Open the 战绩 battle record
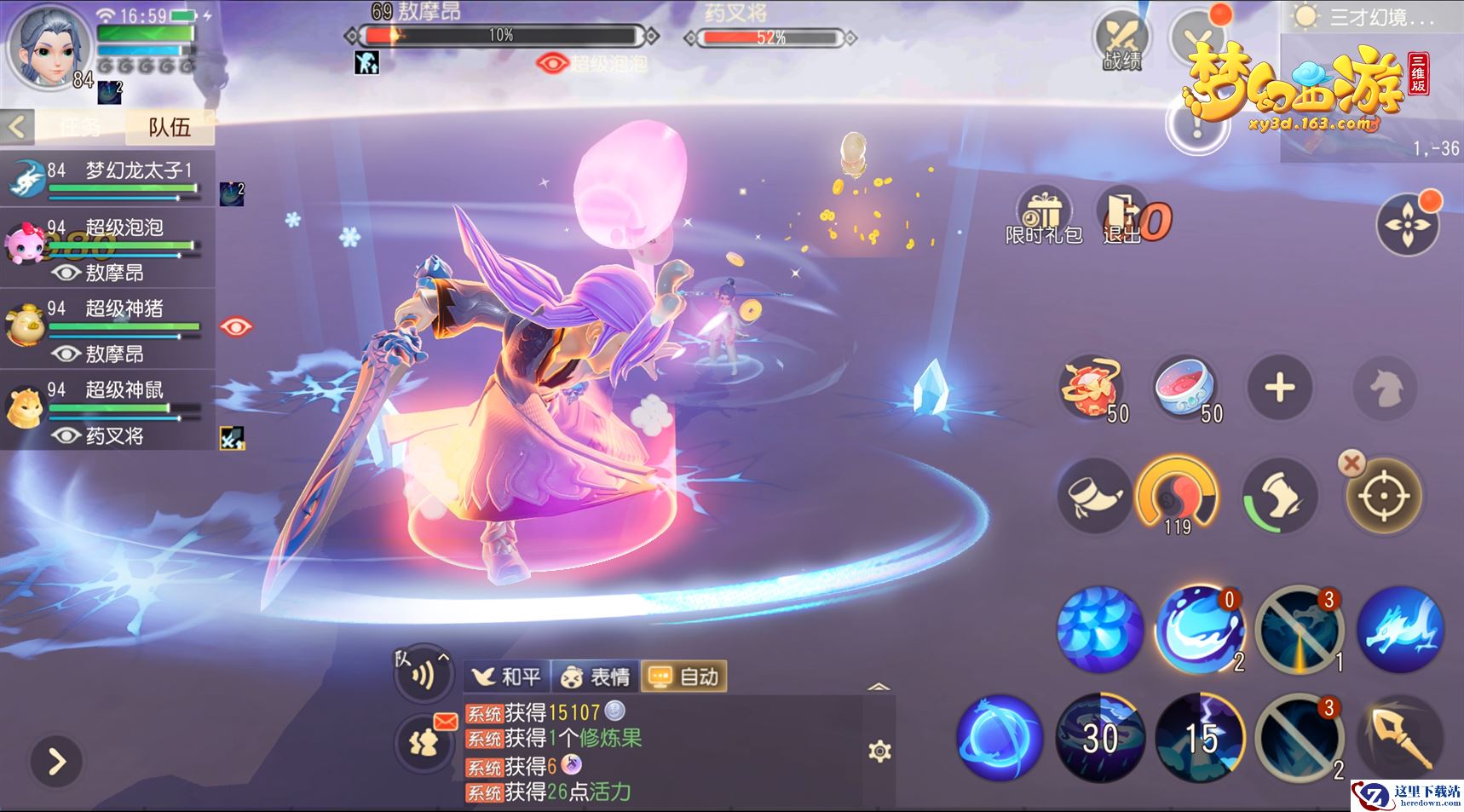 pyautogui.click(x=1121, y=43)
